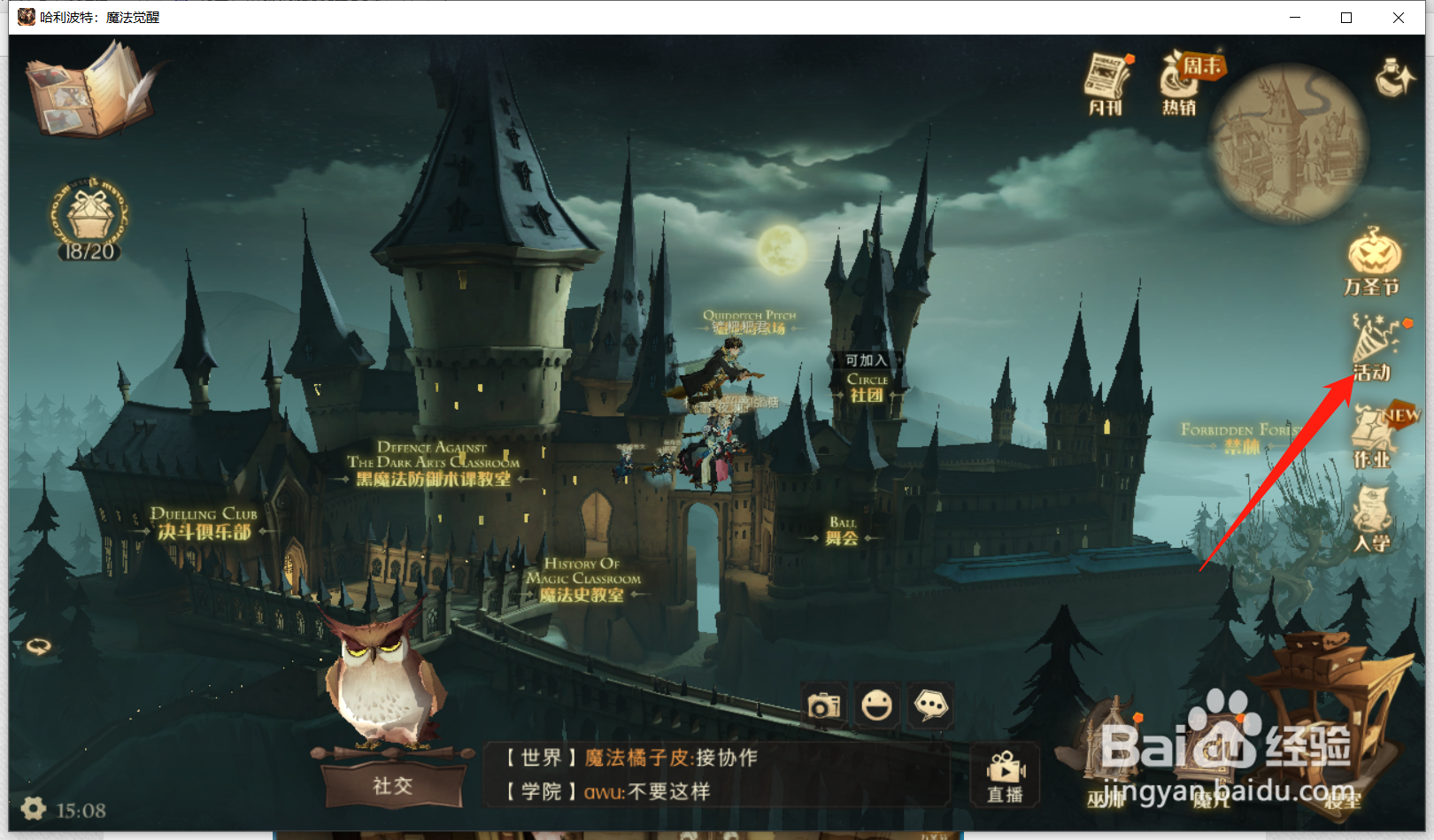Open the 作业 homework menu
This screenshot has height=840, width=1434.
coord(1373,435)
